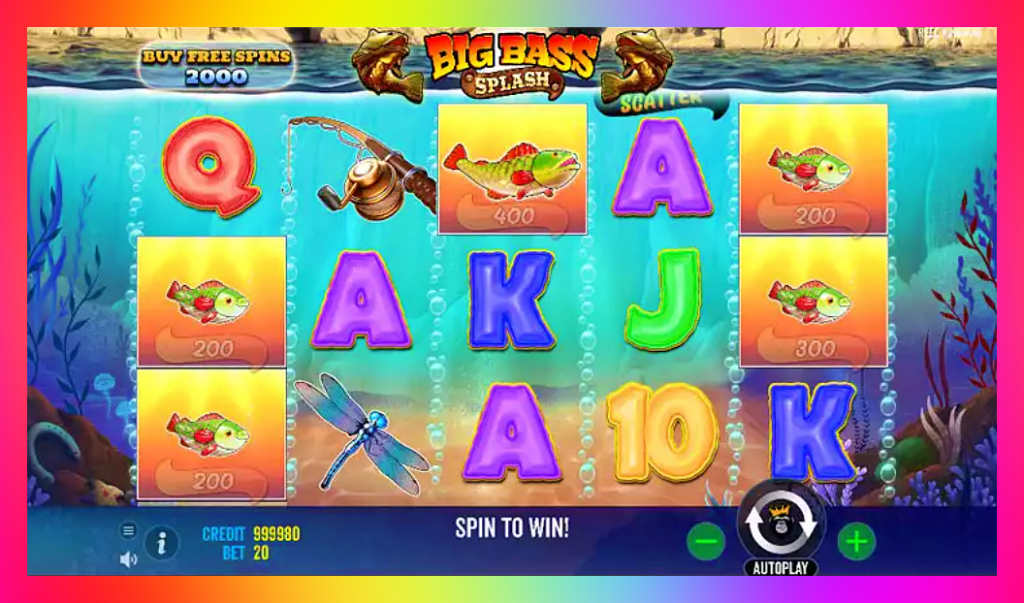1024x603 pixels.
Task: Increase the bet with the plus button
Action: pyautogui.click(x=856, y=542)
